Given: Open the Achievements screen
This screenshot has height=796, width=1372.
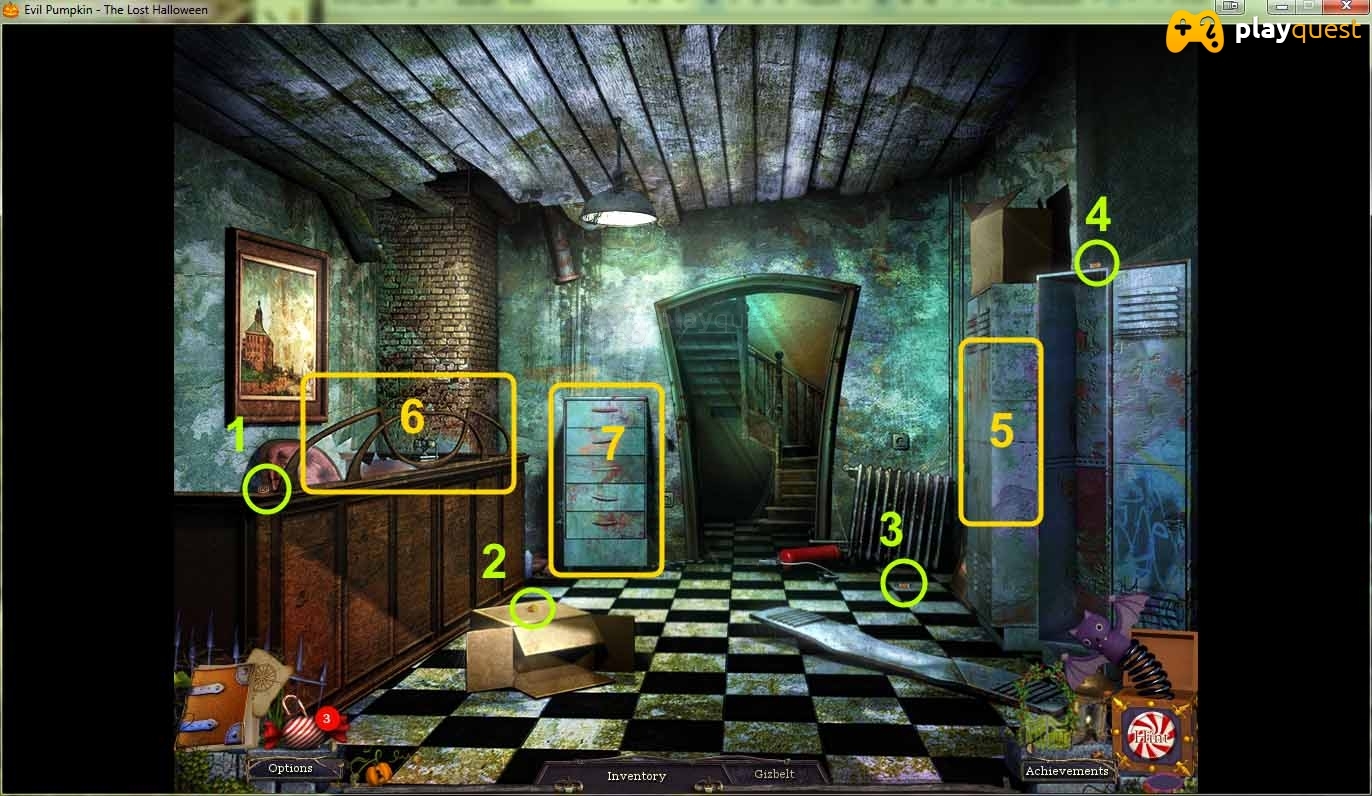Looking at the screenshot, I should (1067, 771).
